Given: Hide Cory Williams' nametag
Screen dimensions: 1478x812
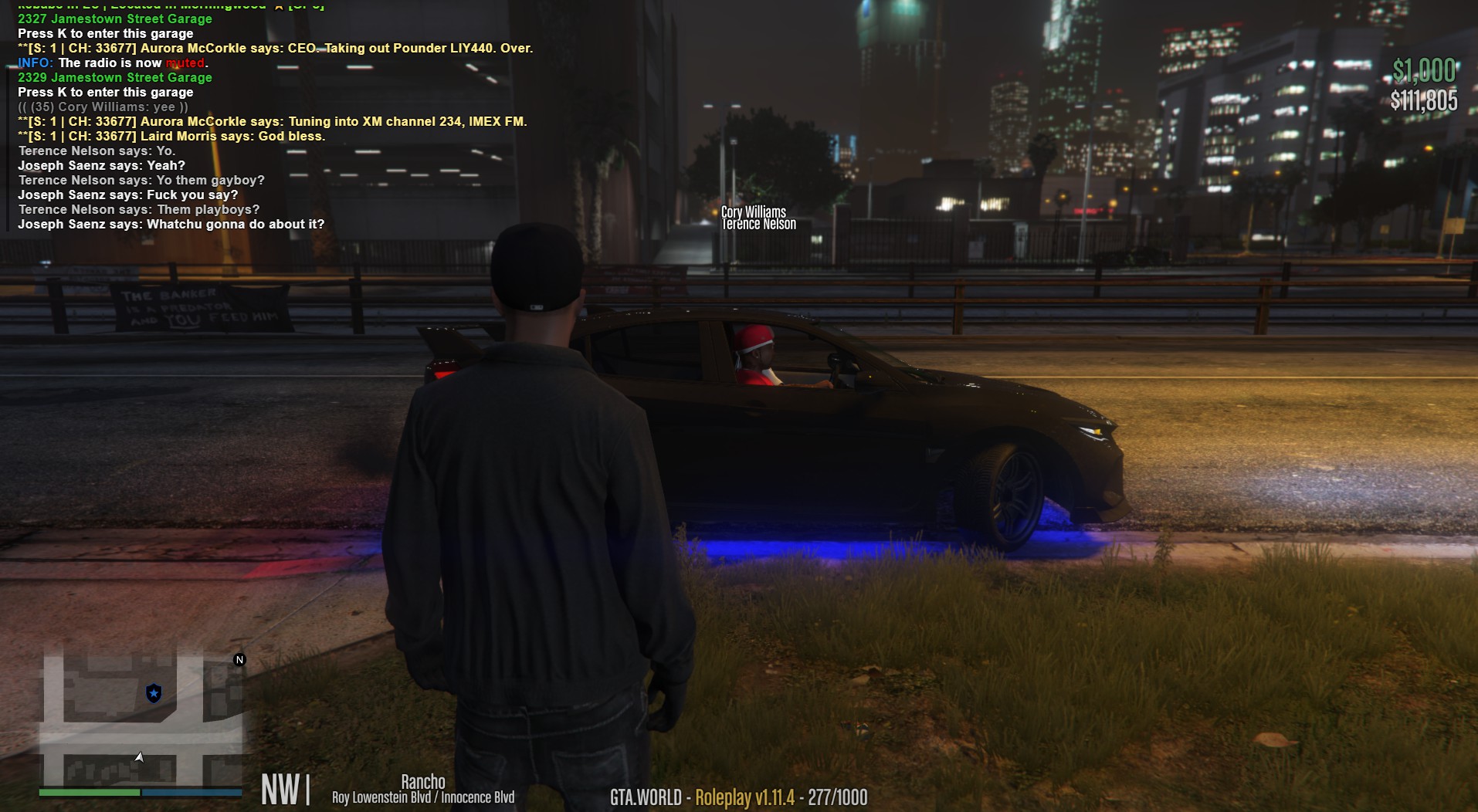Looking at the screenshot, I should point(753,210).
